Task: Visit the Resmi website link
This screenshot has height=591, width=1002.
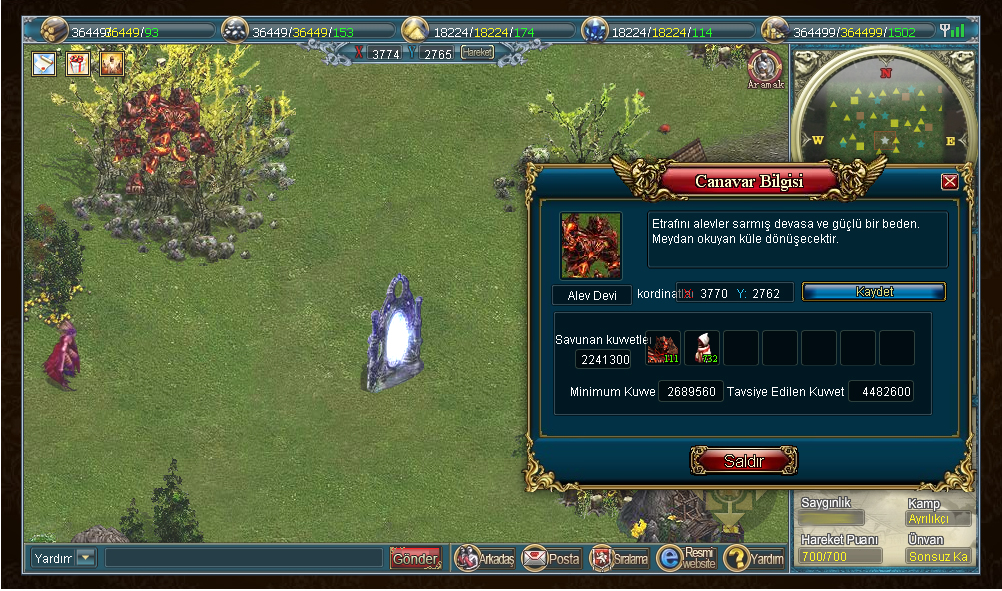Action: [x=686, y=558]
